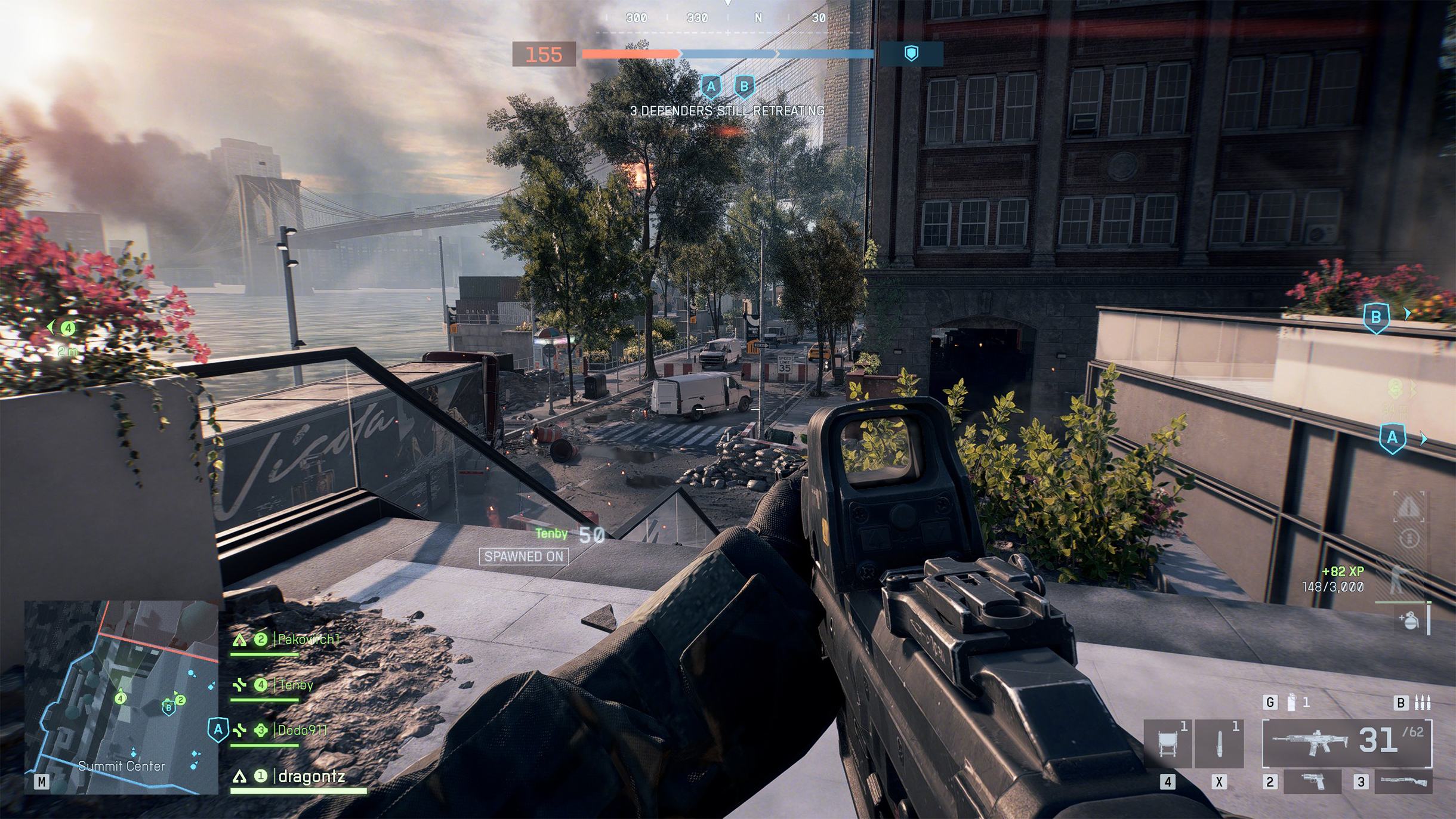This screenshot has width=1456, height=819.
Task: Select squad member Pakovitch1 in squad list
Action: 308,639
